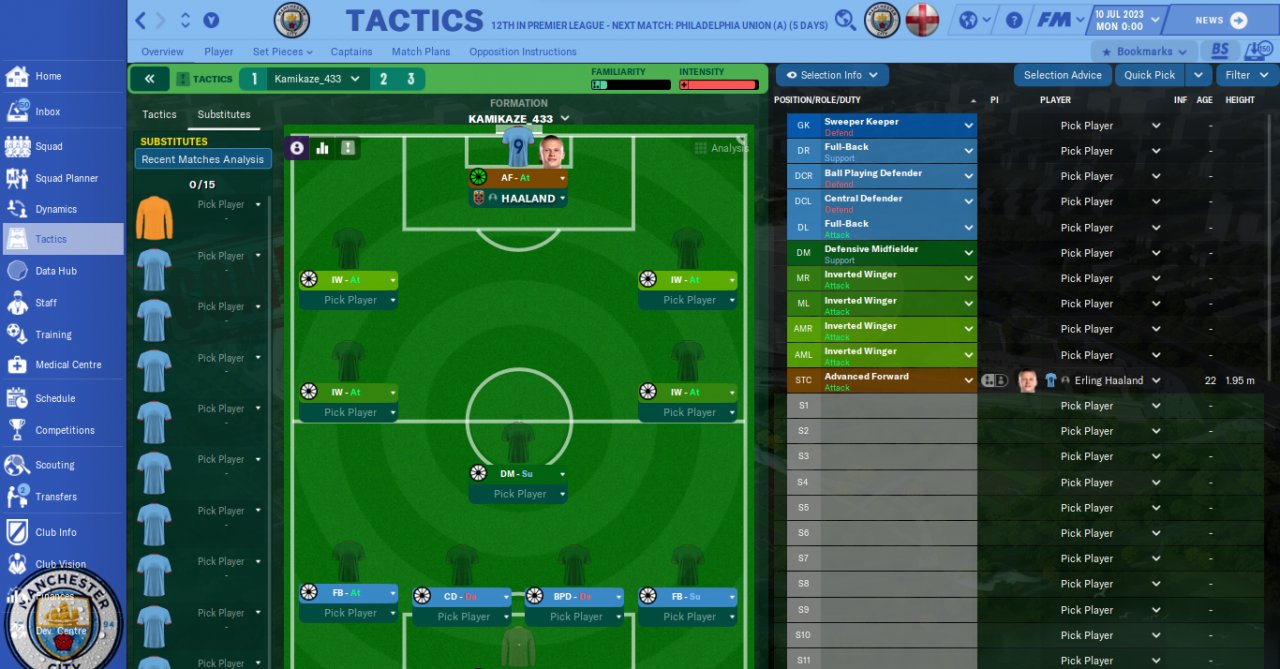The image size is (1280, 669).
Task: Open the Data Hub
Action: click(55, 271)
